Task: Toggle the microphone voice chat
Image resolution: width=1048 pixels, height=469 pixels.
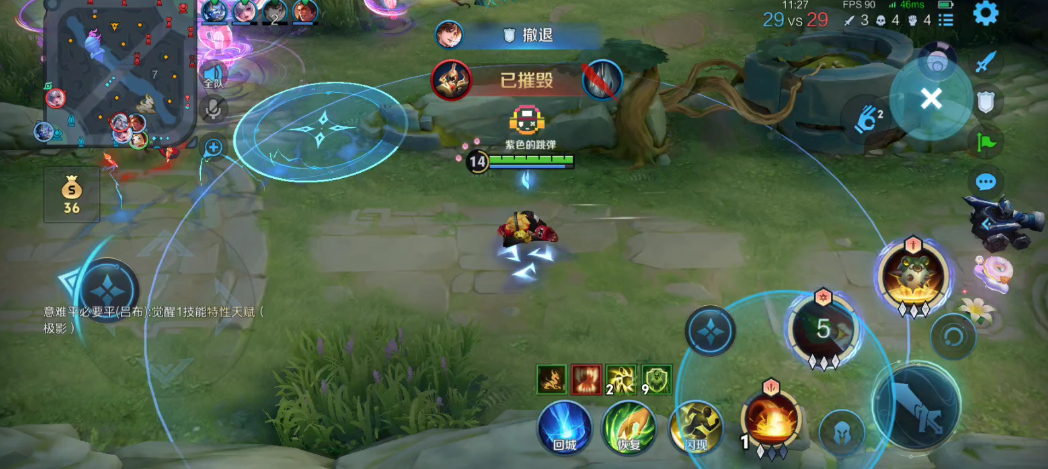Action: 213,108
